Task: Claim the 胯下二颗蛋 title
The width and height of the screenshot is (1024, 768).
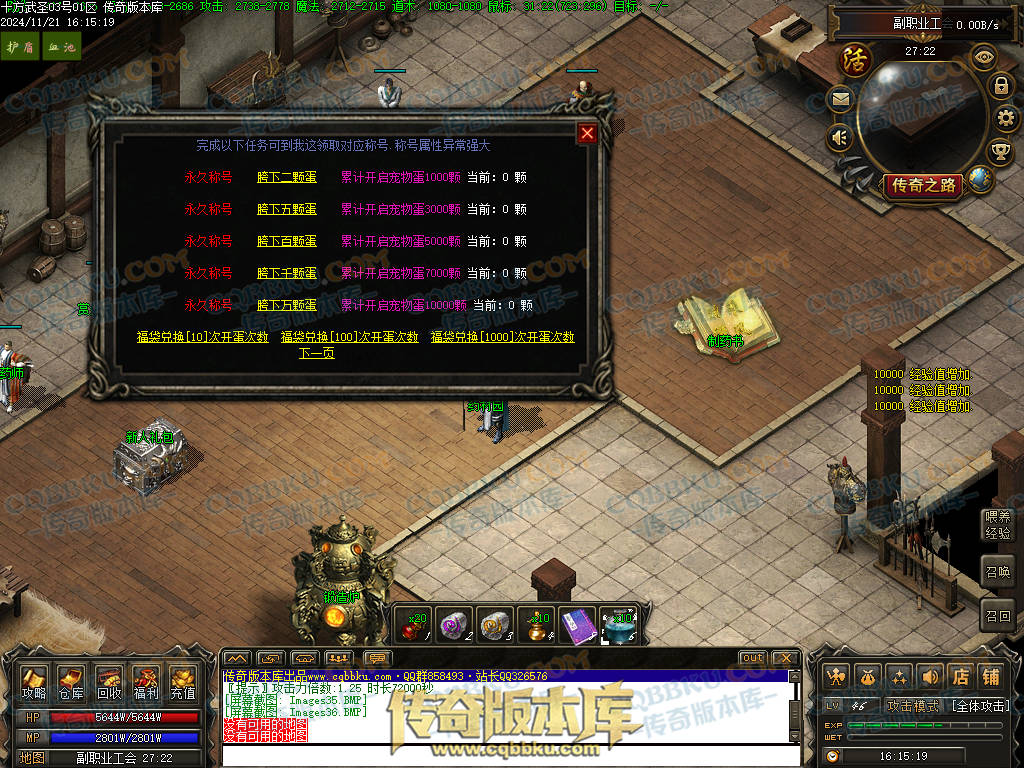Action: pos(286,177)
